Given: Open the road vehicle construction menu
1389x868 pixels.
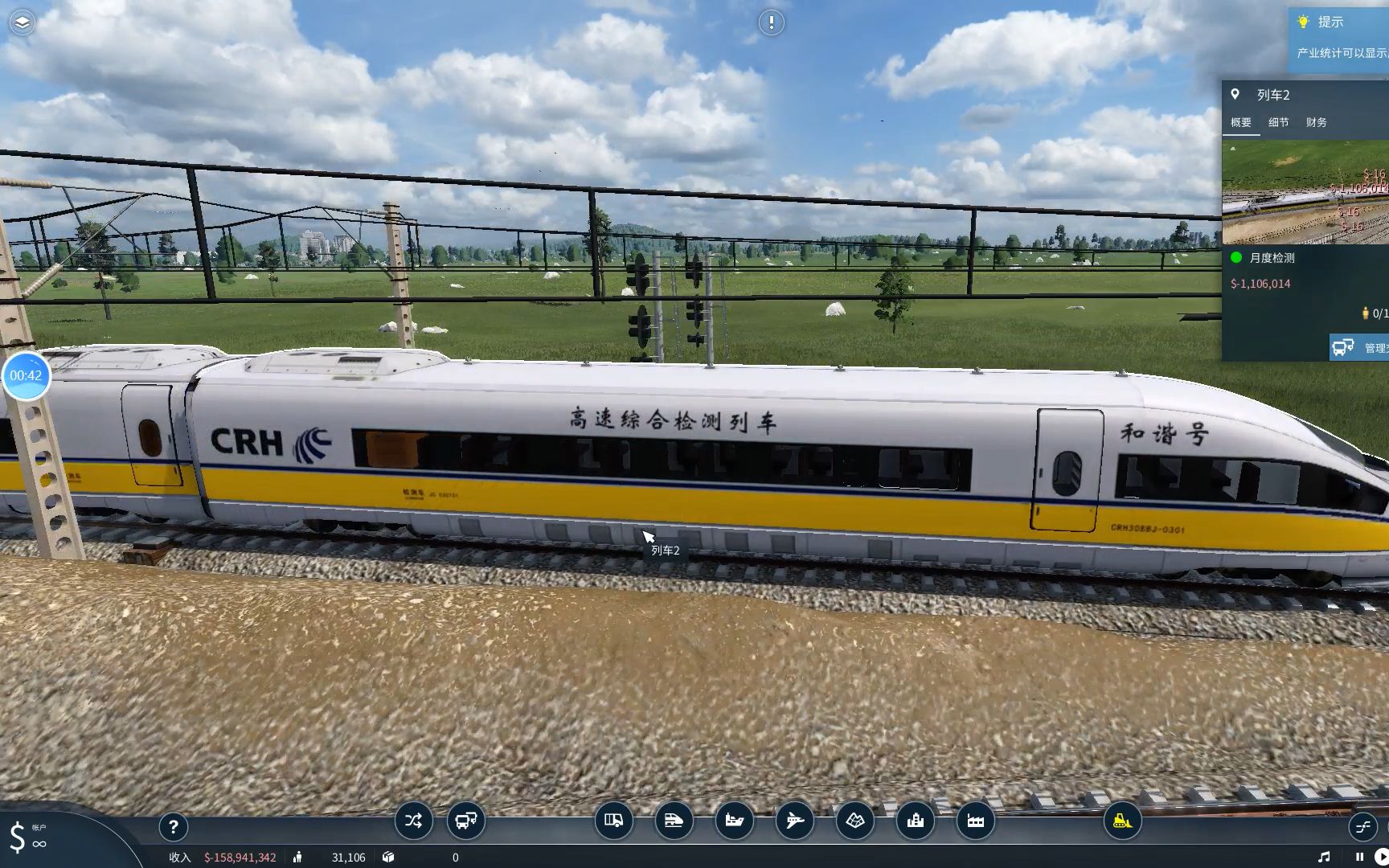Looking at the screenshot, I should tap(613, 821).
